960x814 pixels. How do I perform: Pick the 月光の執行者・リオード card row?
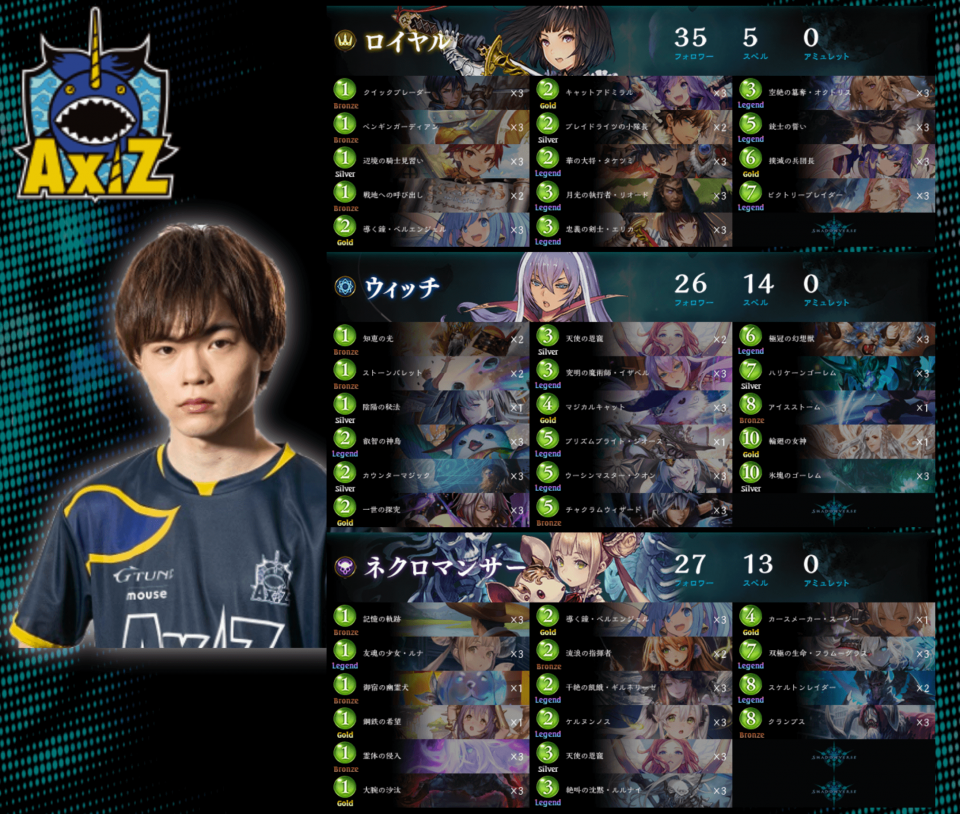coord(632,195)
